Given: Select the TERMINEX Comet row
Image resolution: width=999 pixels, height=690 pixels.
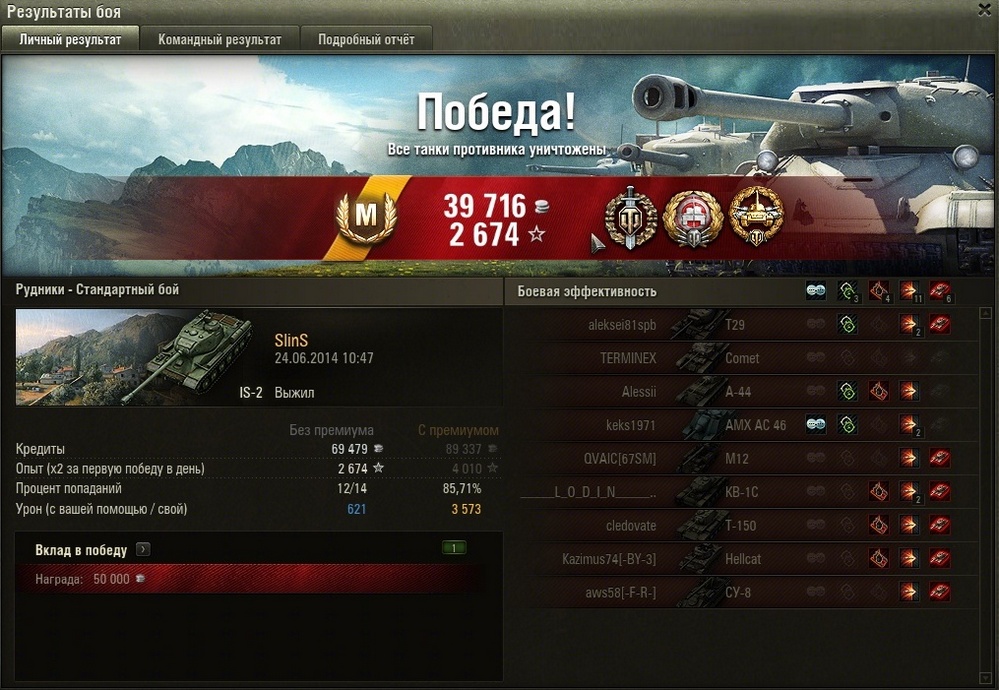Looking at the screenshot, I should (x=740, y=358).
